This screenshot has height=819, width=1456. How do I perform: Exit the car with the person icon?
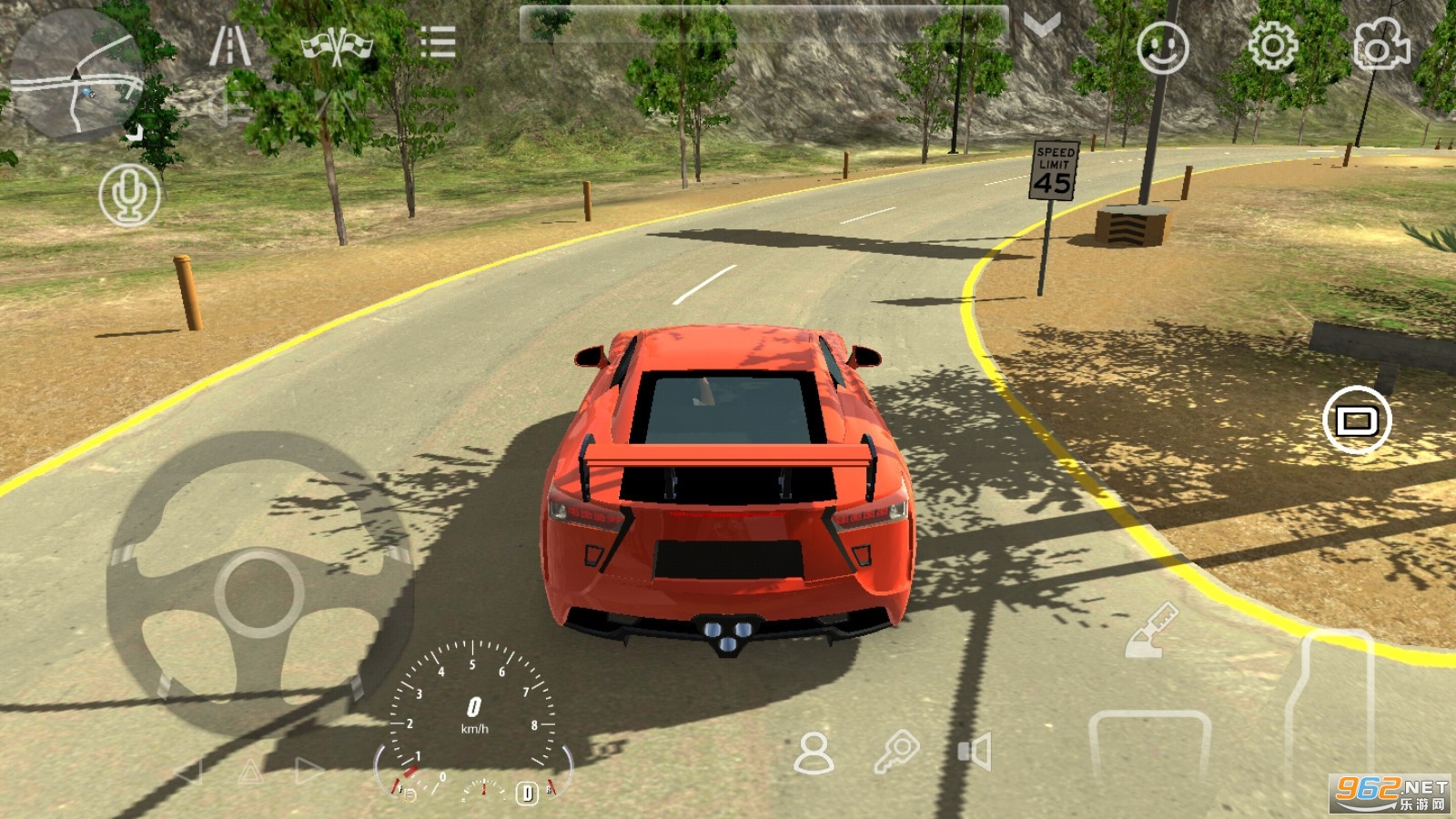[x=813, y=753]
